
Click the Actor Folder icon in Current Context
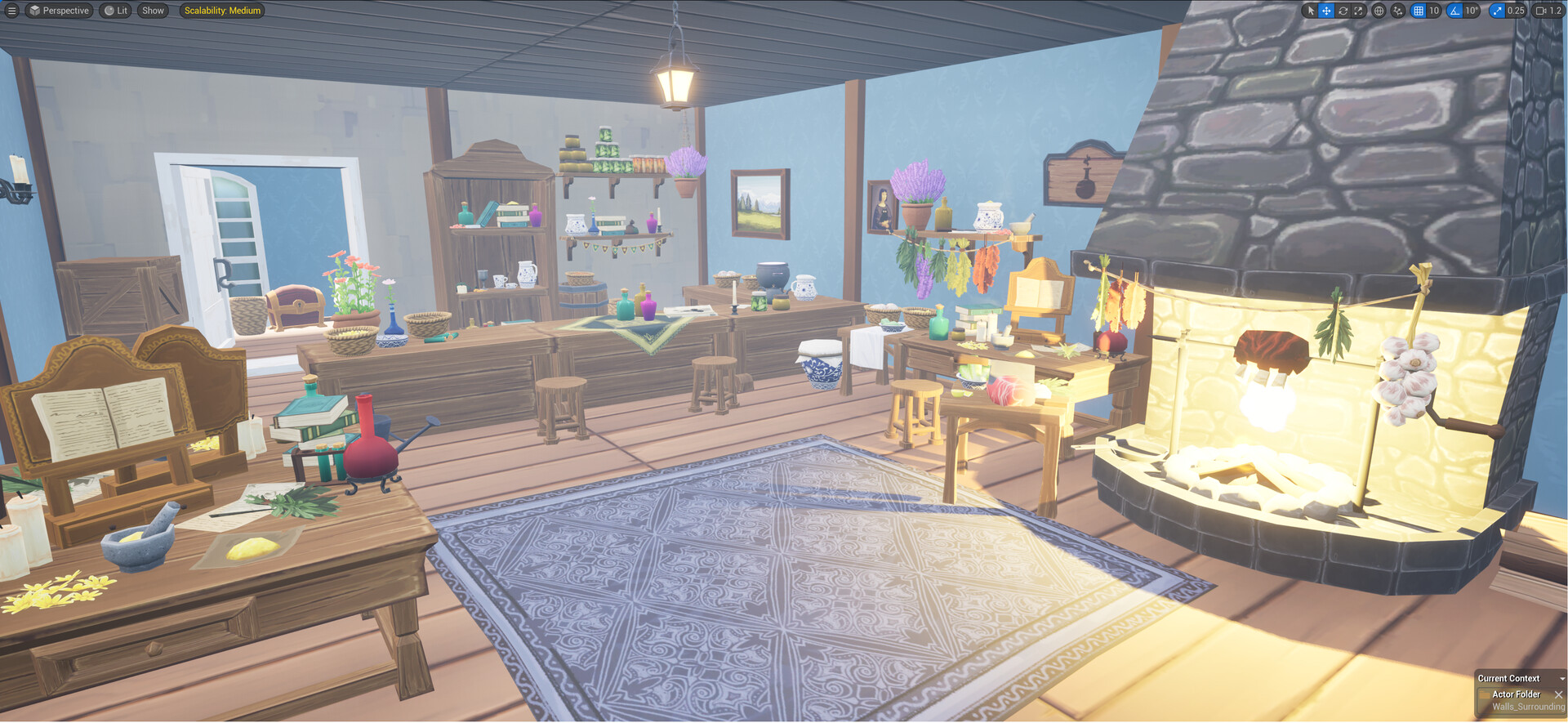pos(1485,695)
